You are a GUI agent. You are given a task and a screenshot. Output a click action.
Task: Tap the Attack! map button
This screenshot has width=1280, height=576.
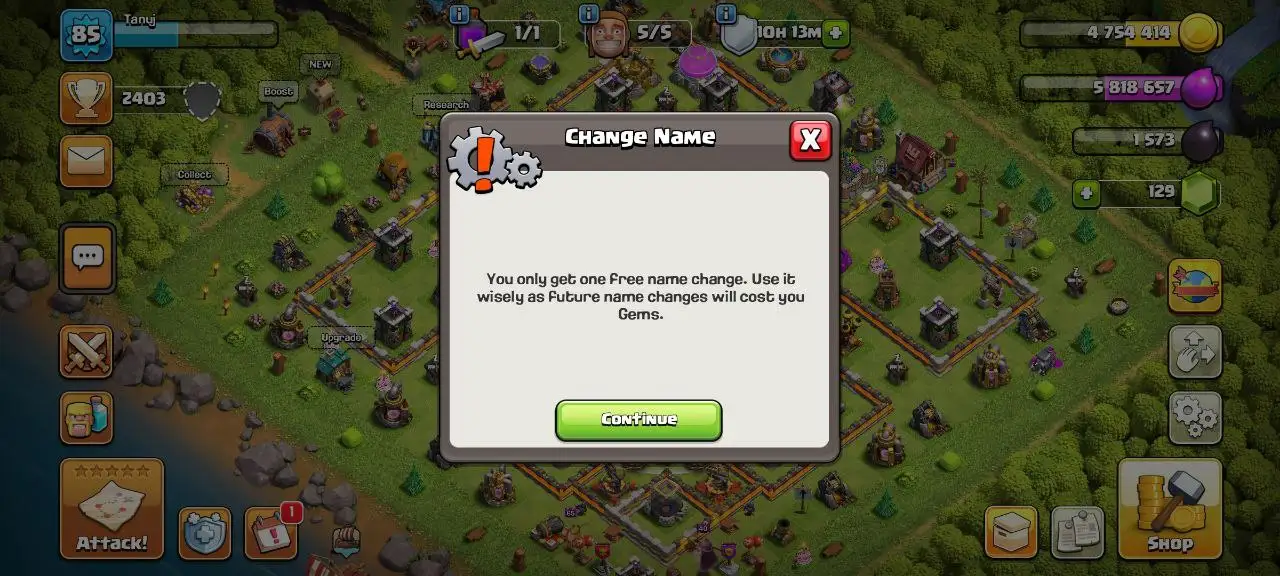click(x=111, y=508)
